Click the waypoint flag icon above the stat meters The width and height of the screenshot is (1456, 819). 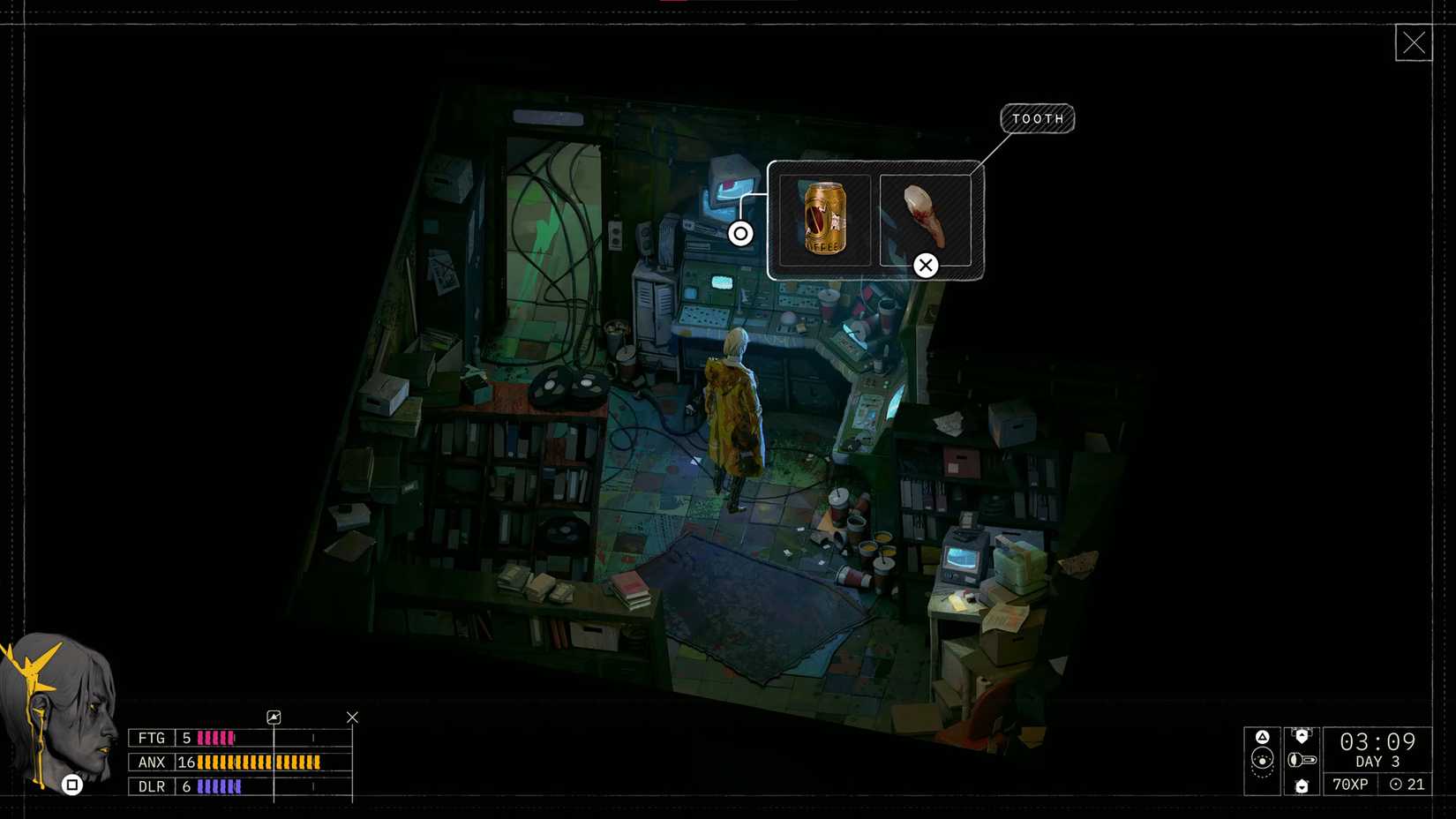(x=274, y=716)
